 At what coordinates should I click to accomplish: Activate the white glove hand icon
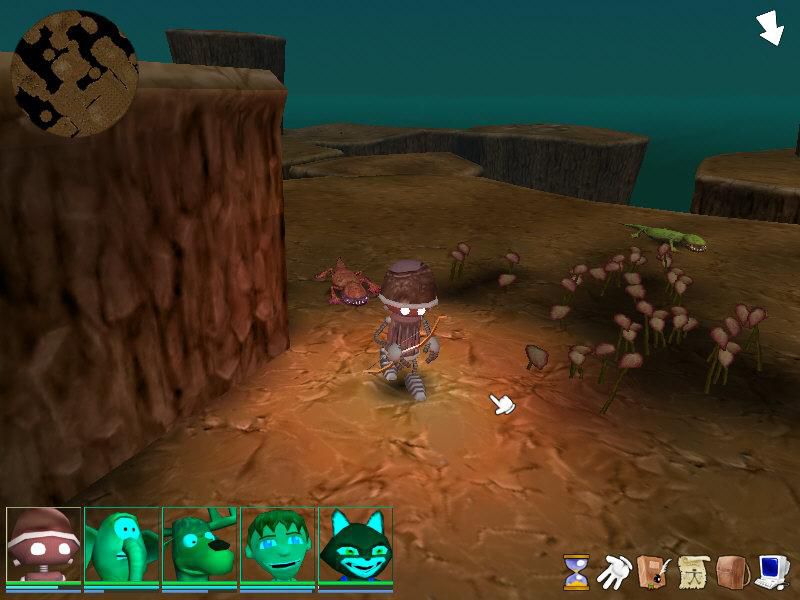[612, 572]
